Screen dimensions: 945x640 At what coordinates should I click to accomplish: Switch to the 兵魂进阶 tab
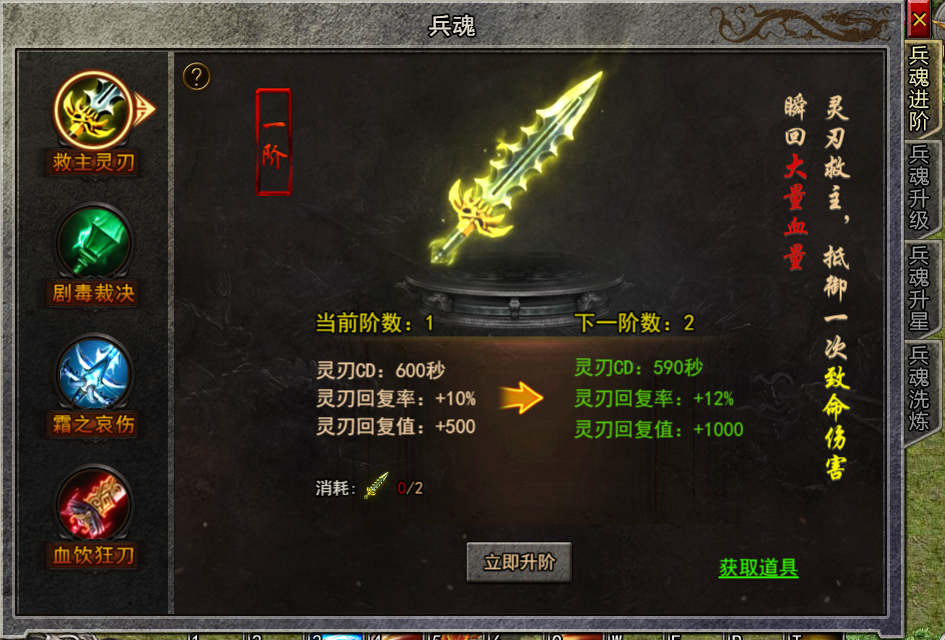click(x=919, y=89)
